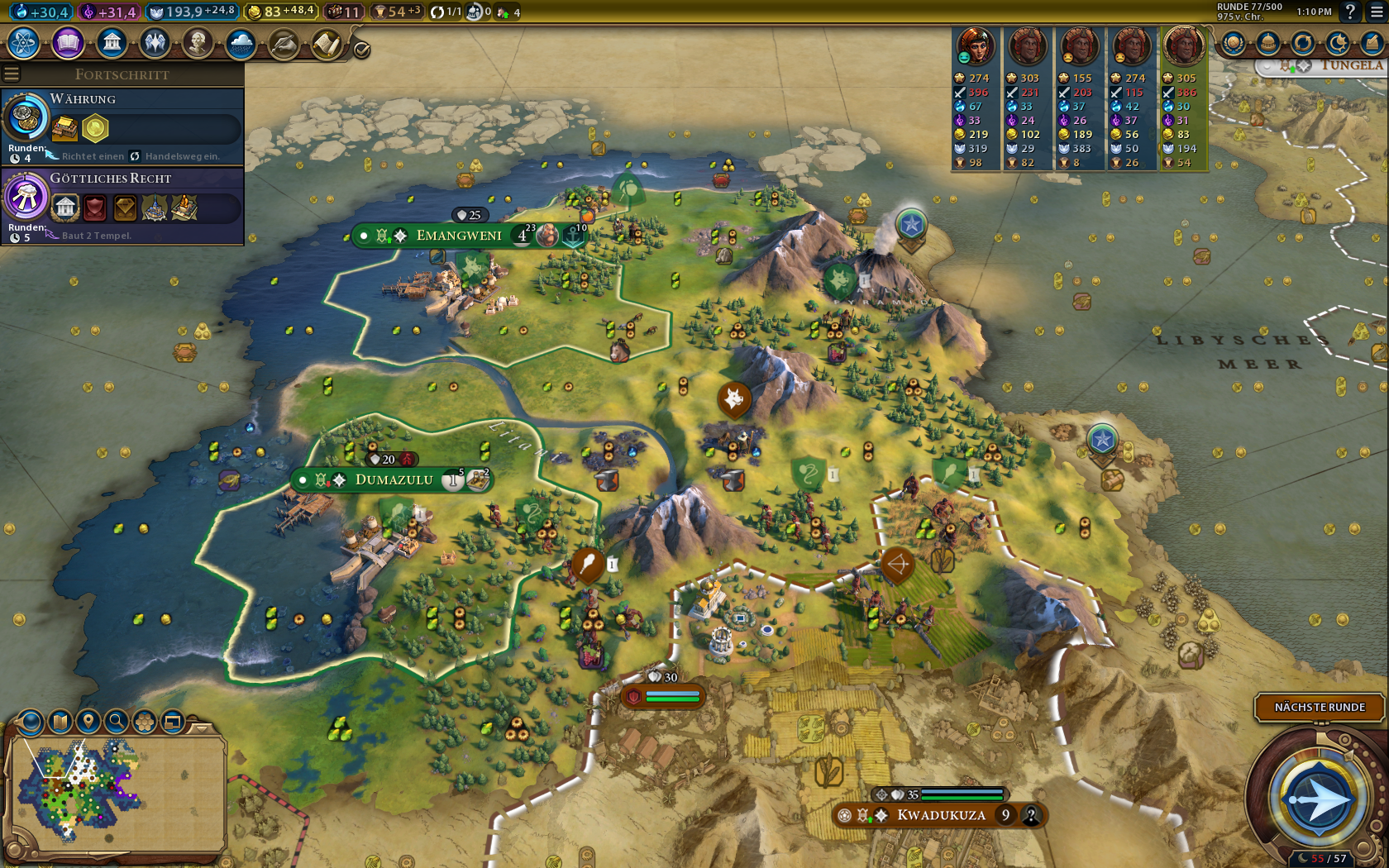
Task: Open the main game menu hamburger icon
Action: 1376,12
